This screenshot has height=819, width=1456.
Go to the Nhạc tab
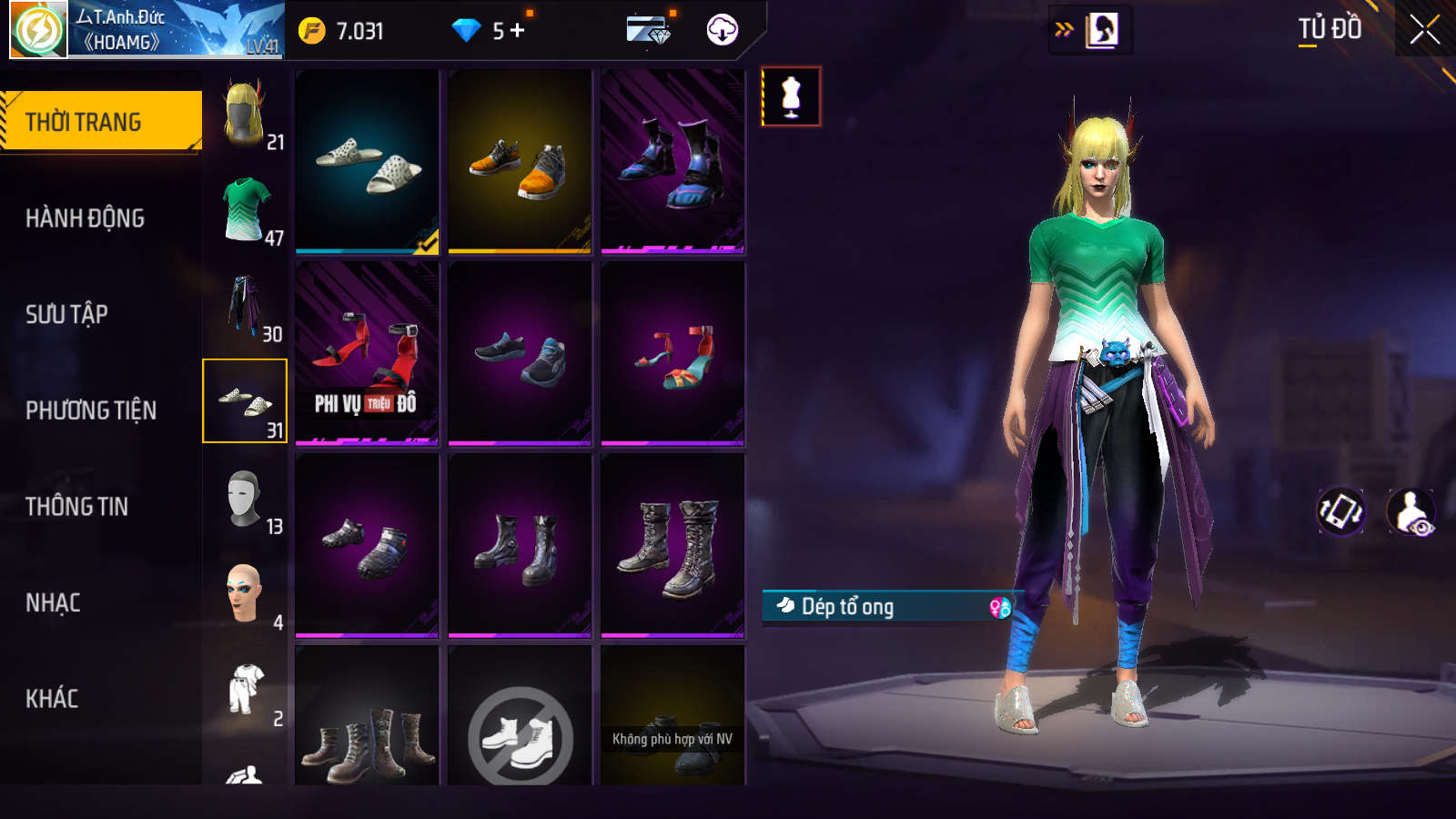point(53,602)
